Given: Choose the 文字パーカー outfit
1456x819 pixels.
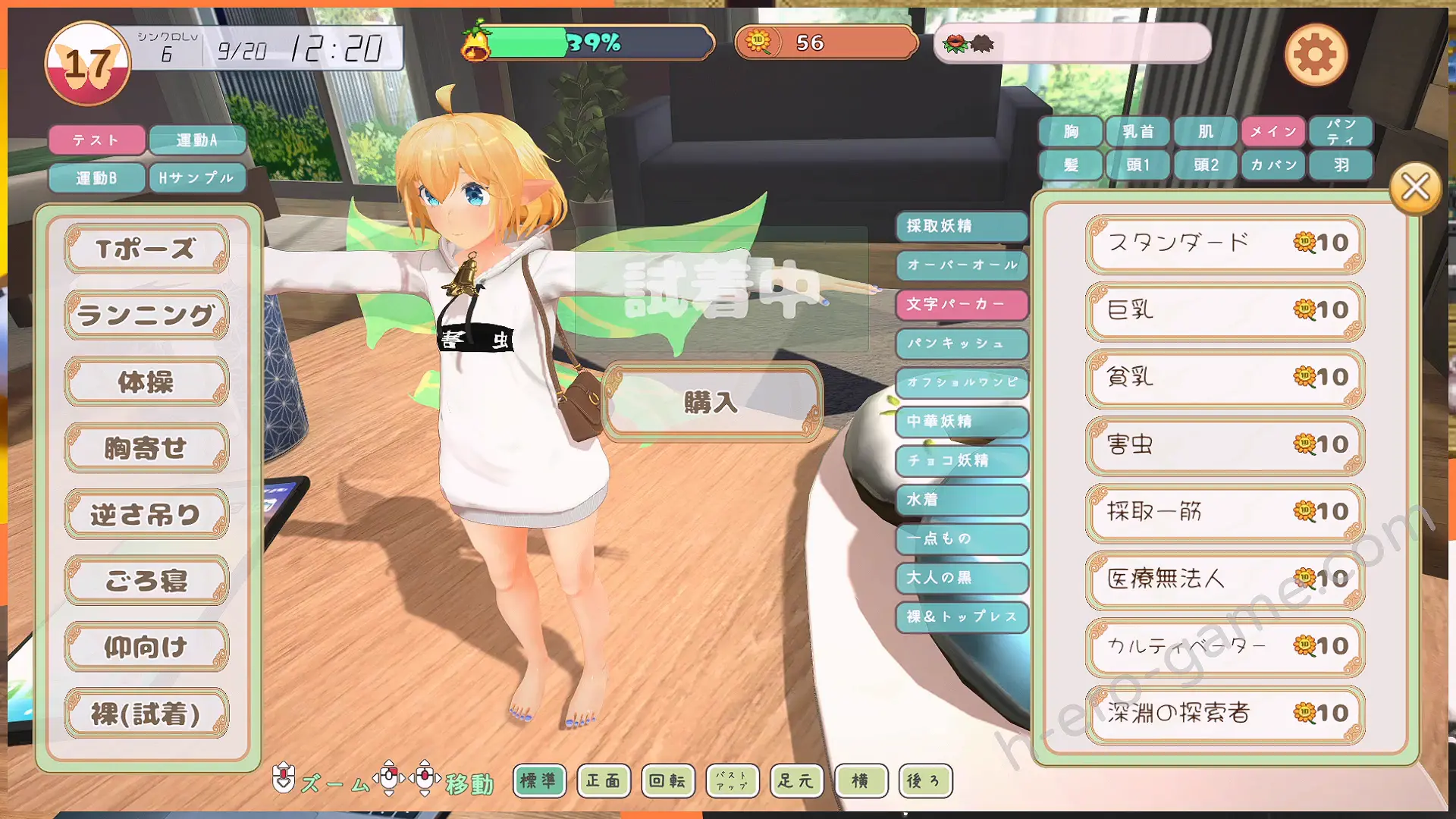Looking at the screenshot, I should [x=962, y=304].
